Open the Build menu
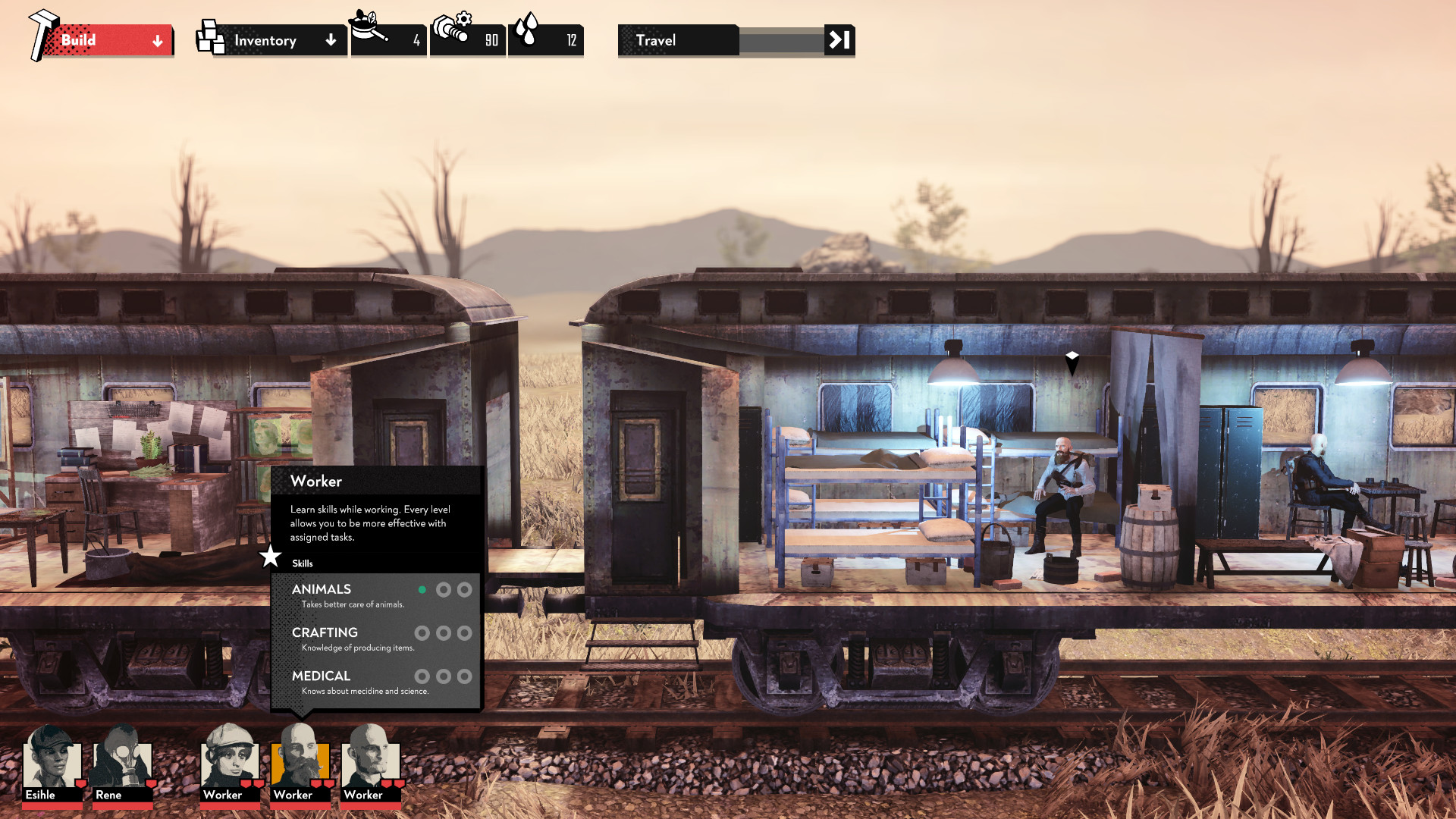The height and width of the screenshot is (819, 1456). [x=83, y=40]
